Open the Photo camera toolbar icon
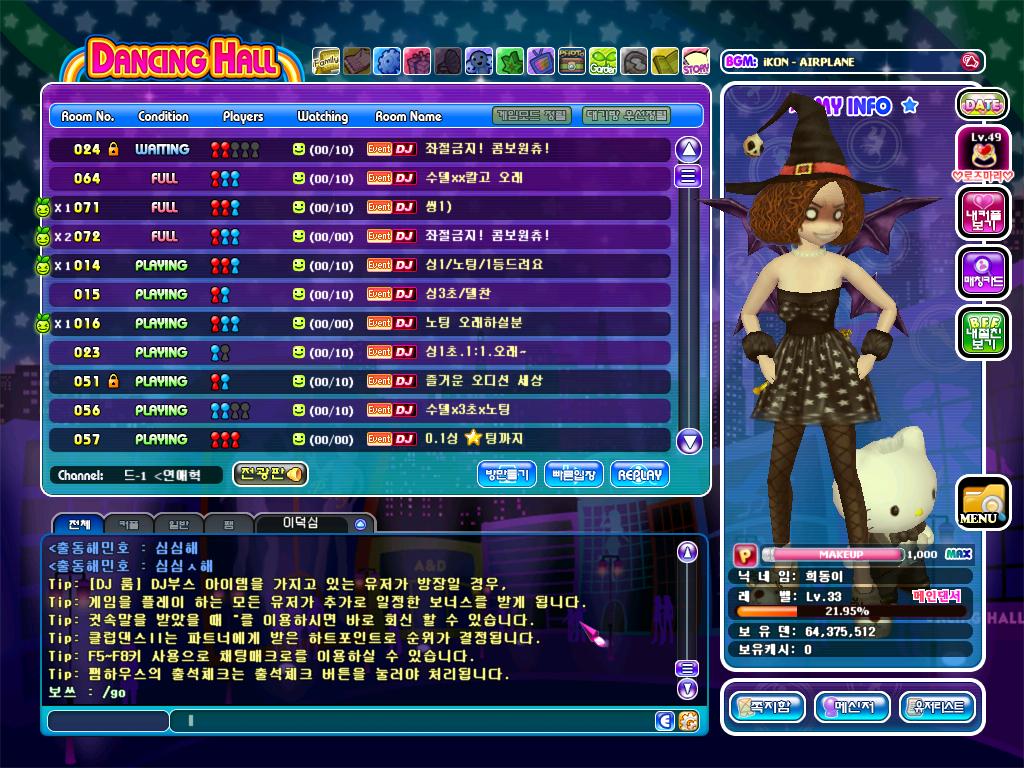This screenshot has height=768, width=1024. tap(572, 62)
